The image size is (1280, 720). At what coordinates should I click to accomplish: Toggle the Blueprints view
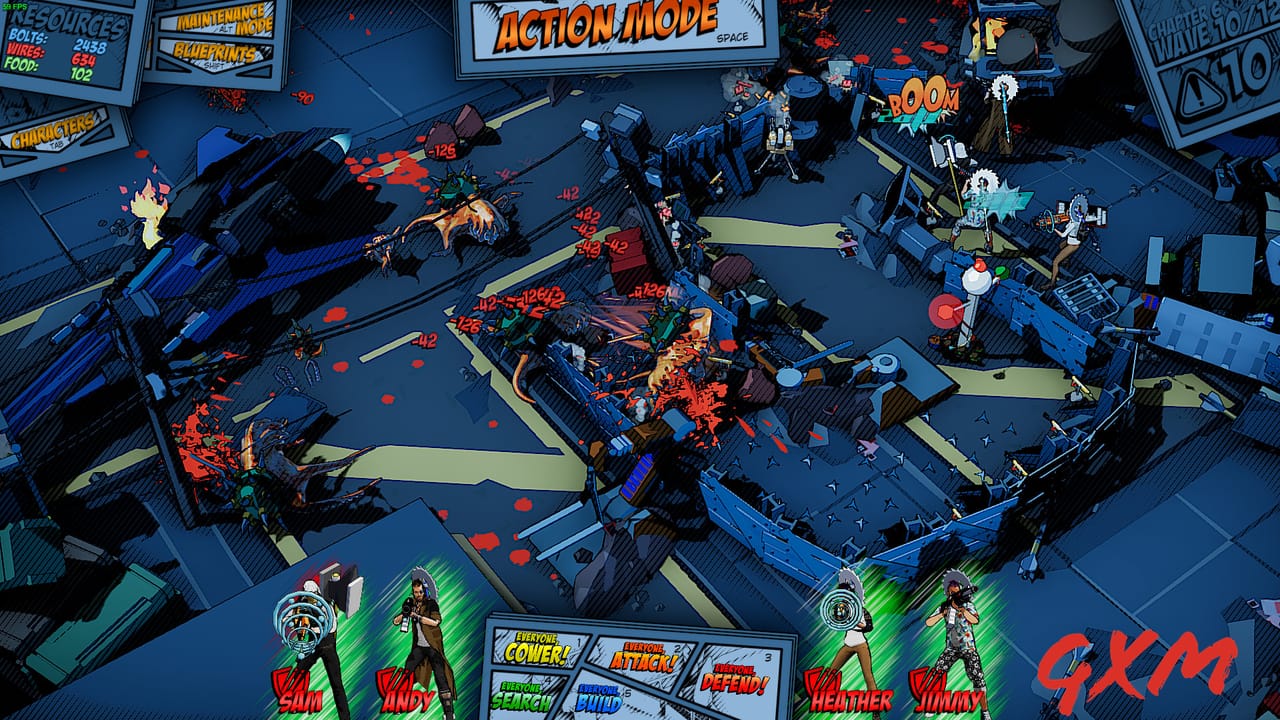point(214,51)
